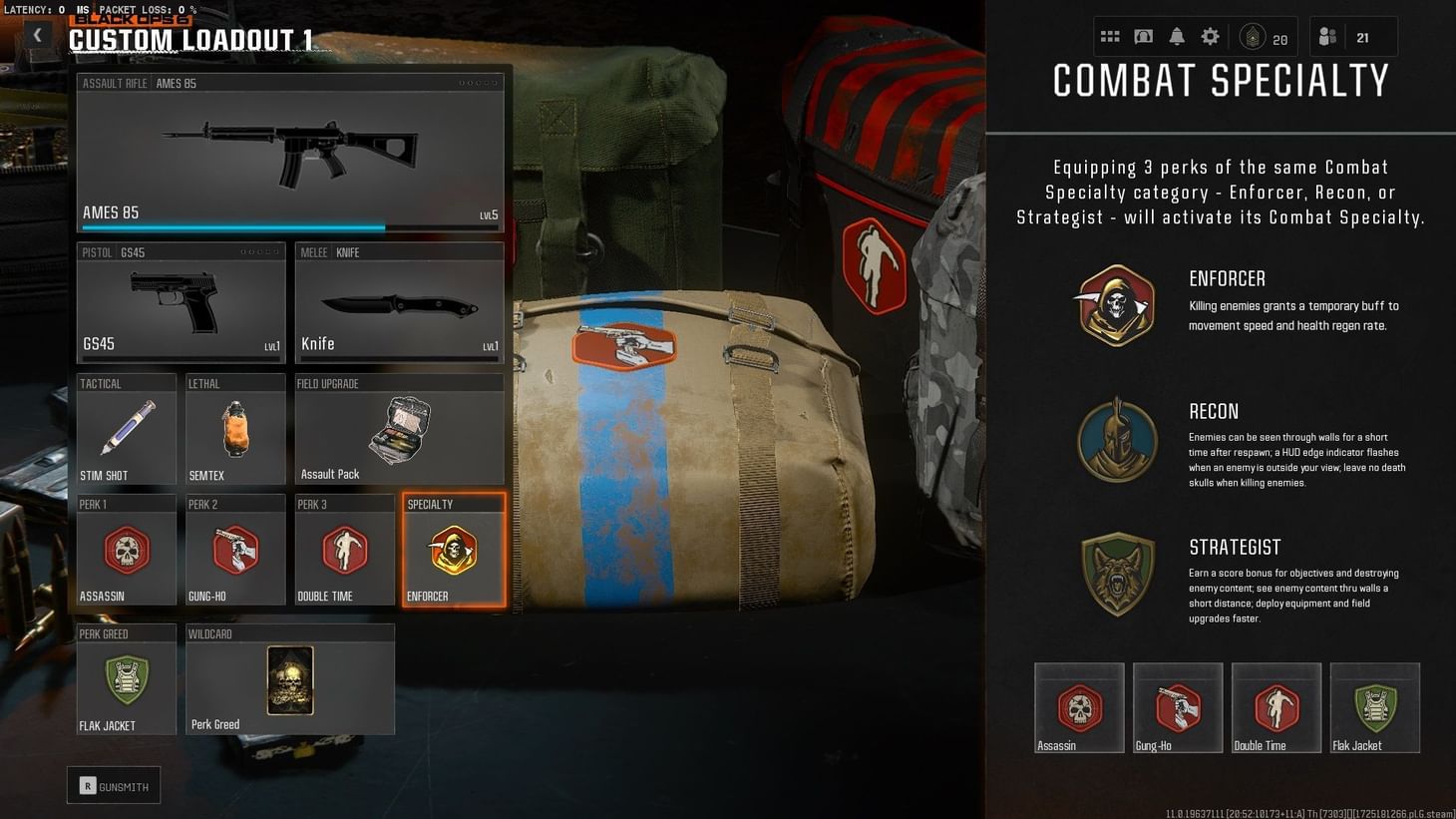Open the GS45 pistol slot
Image resolution: width=1456 pixels, height=819 pixels.
(x=181, y=304)
